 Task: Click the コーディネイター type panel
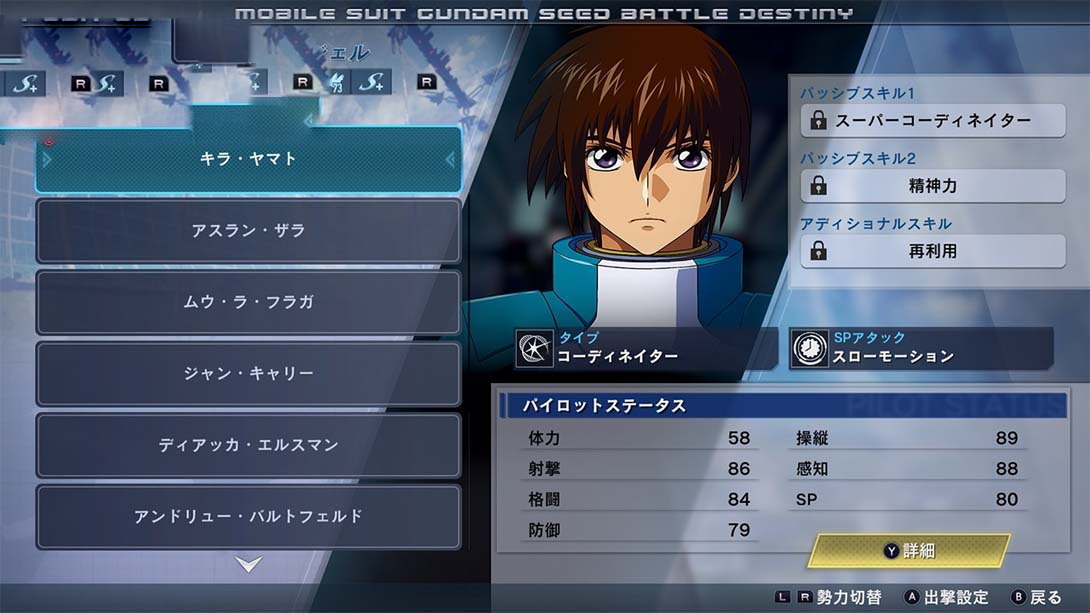tap(646, 348)
